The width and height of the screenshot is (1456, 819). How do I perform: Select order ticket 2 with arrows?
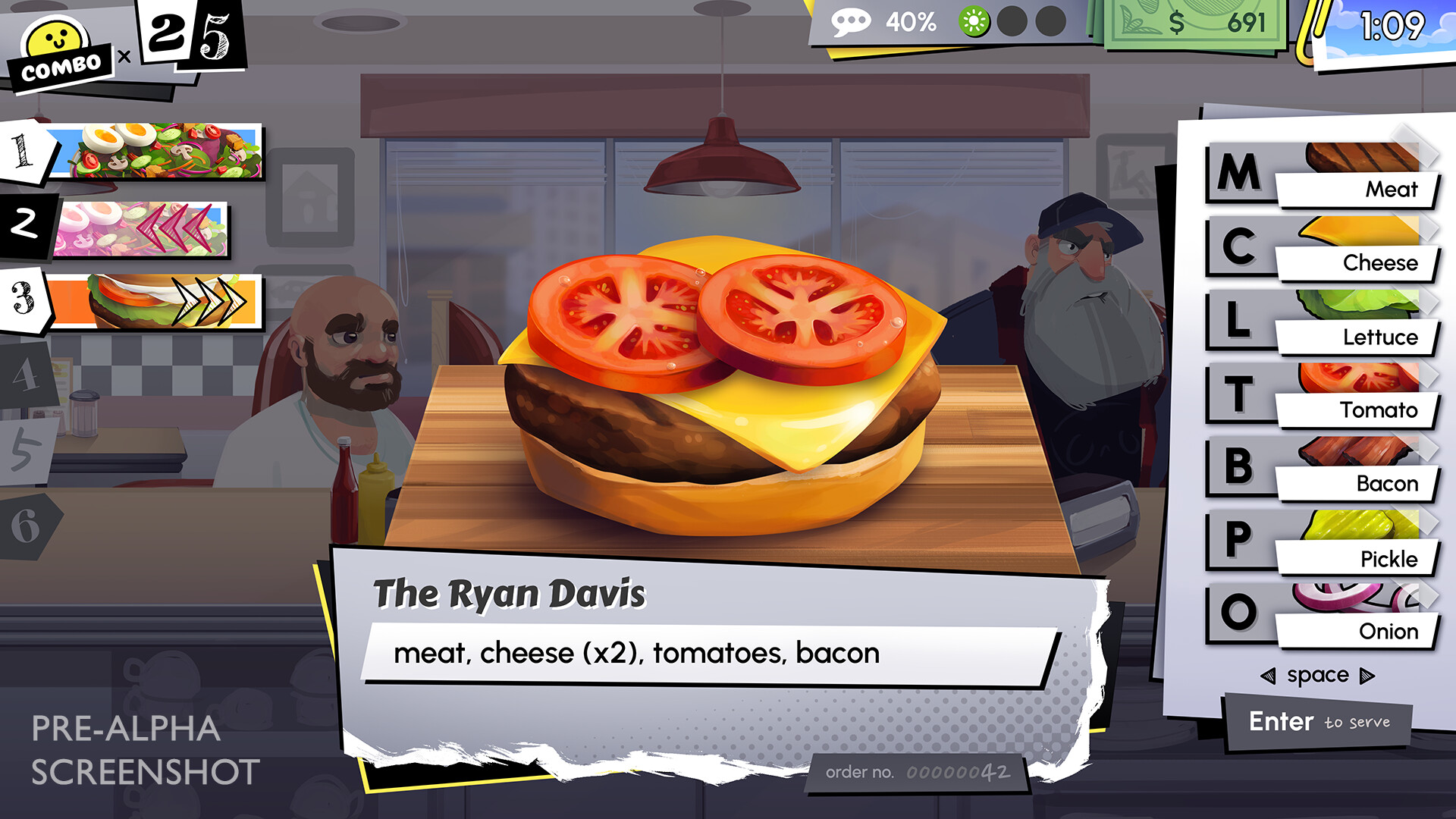tap(152, 224)
